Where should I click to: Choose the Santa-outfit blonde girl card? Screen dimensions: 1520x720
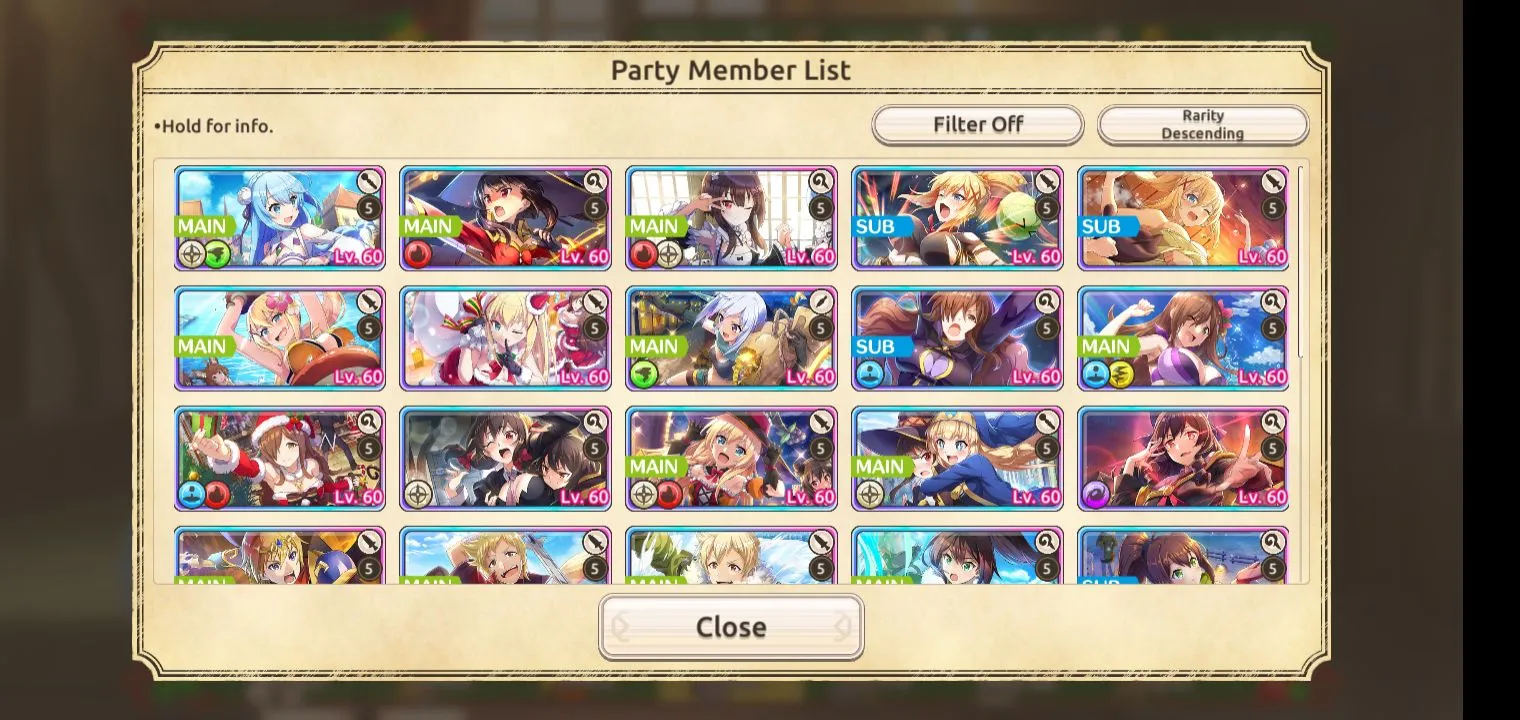tap(505, 338)
